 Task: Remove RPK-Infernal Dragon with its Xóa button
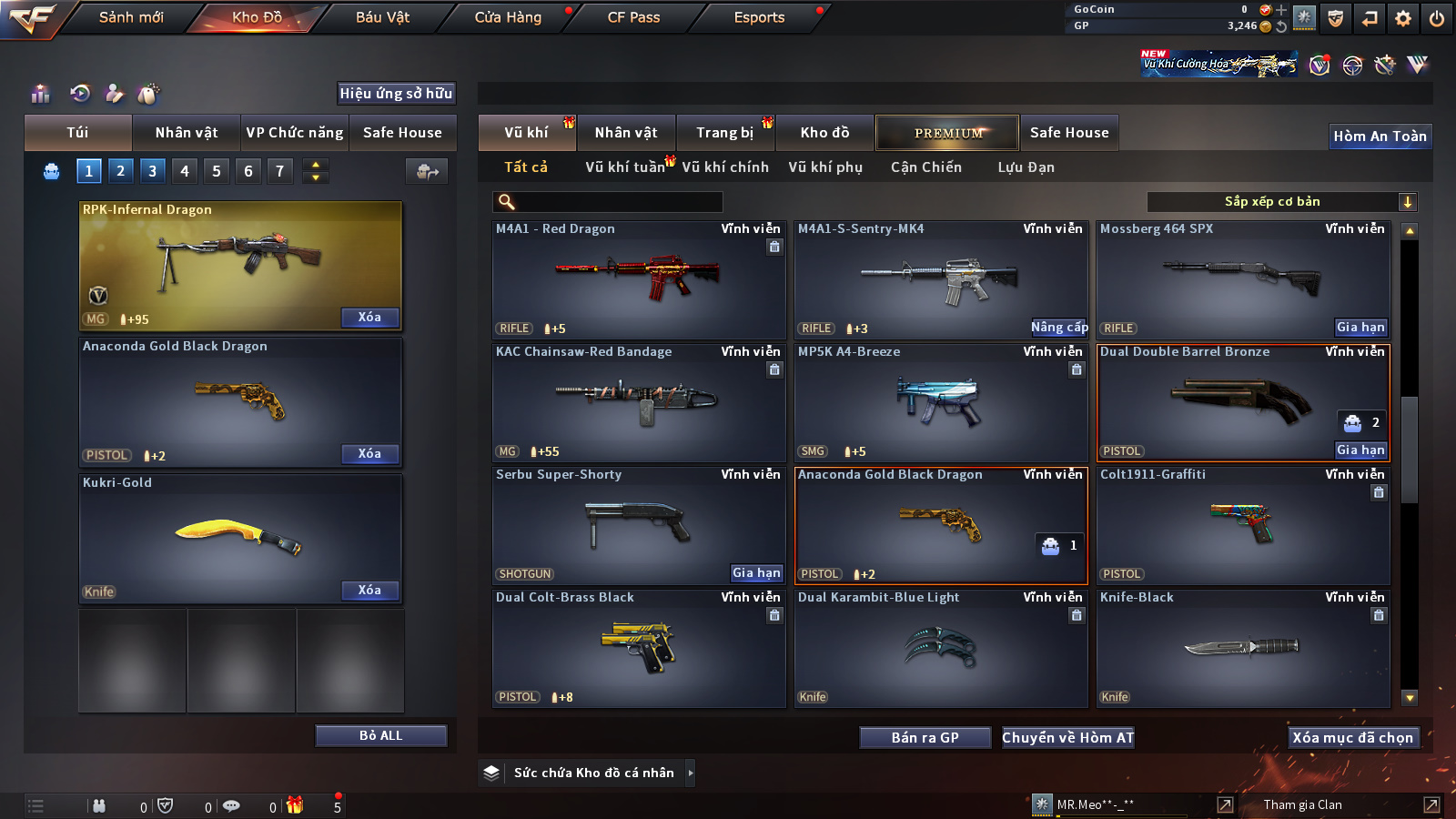(x=369, y=318)
